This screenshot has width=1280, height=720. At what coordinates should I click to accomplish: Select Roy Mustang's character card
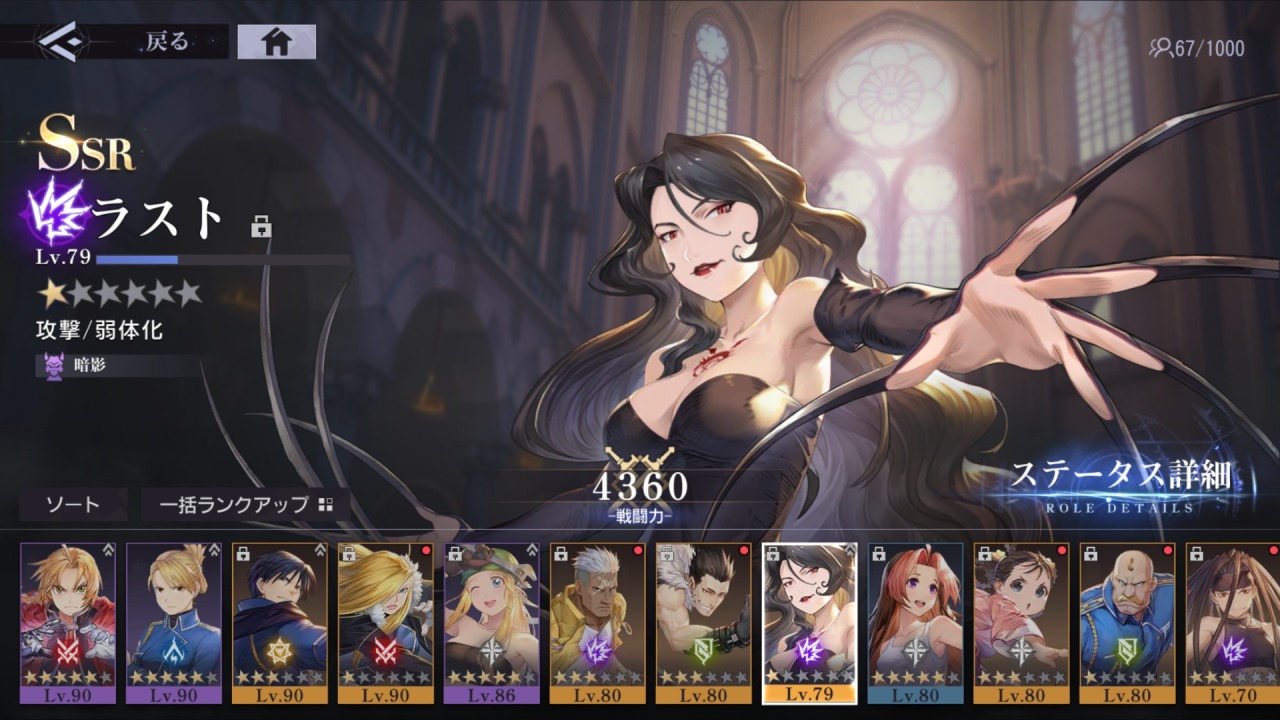click(280, 623)
